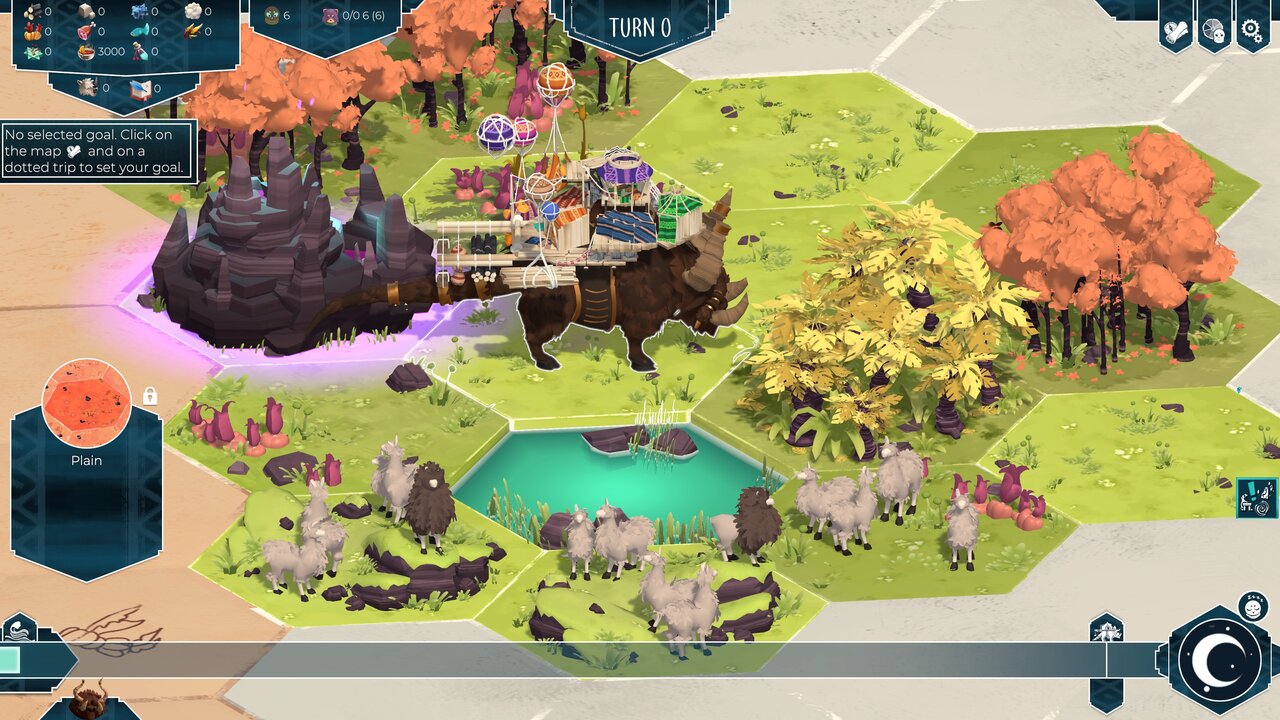Screen dimensions: 1280x720
Task: Open the event alert with exclamation mark
Action: [1256, 497]
